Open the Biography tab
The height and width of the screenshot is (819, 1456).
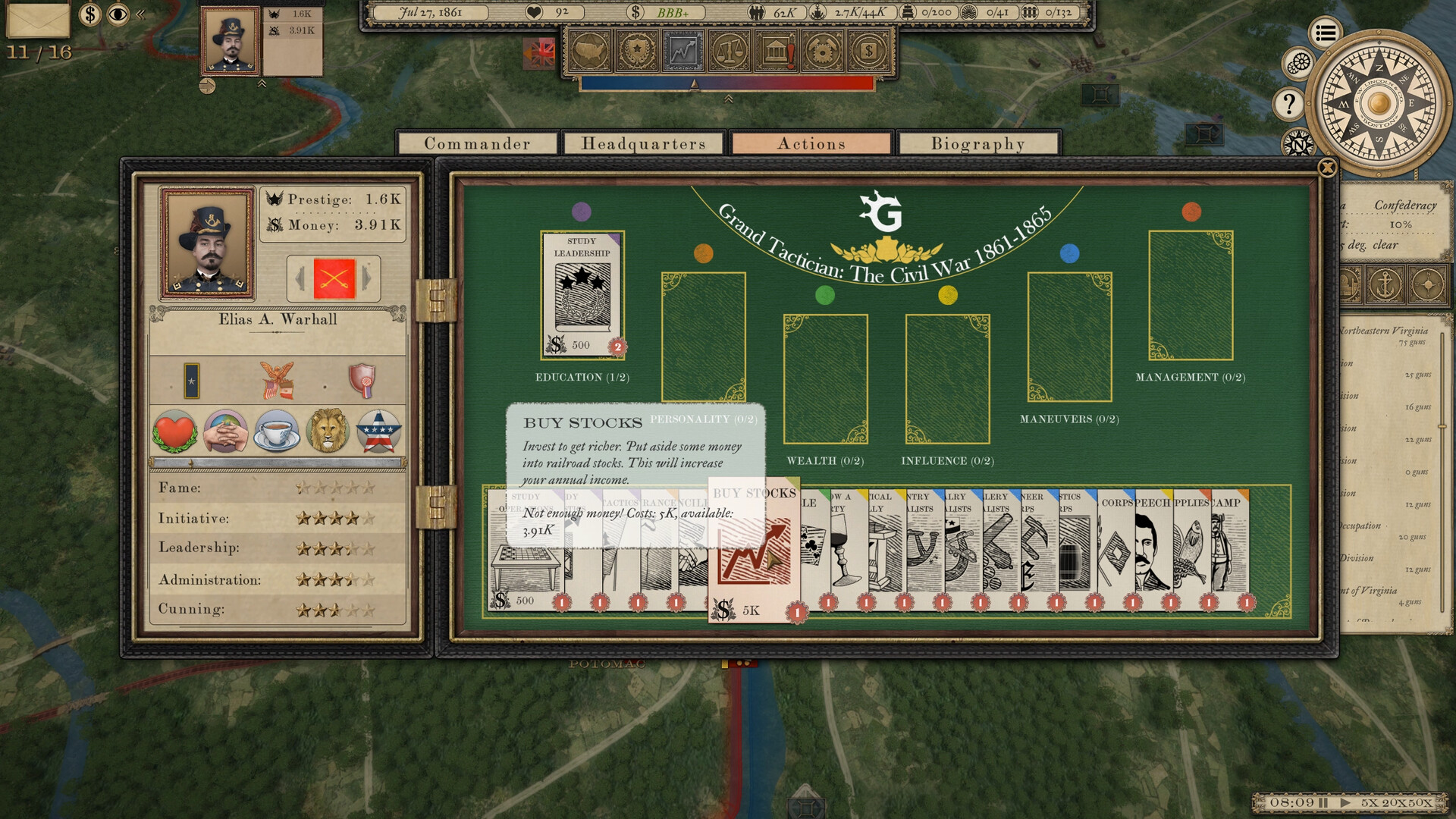coord(977,143)
